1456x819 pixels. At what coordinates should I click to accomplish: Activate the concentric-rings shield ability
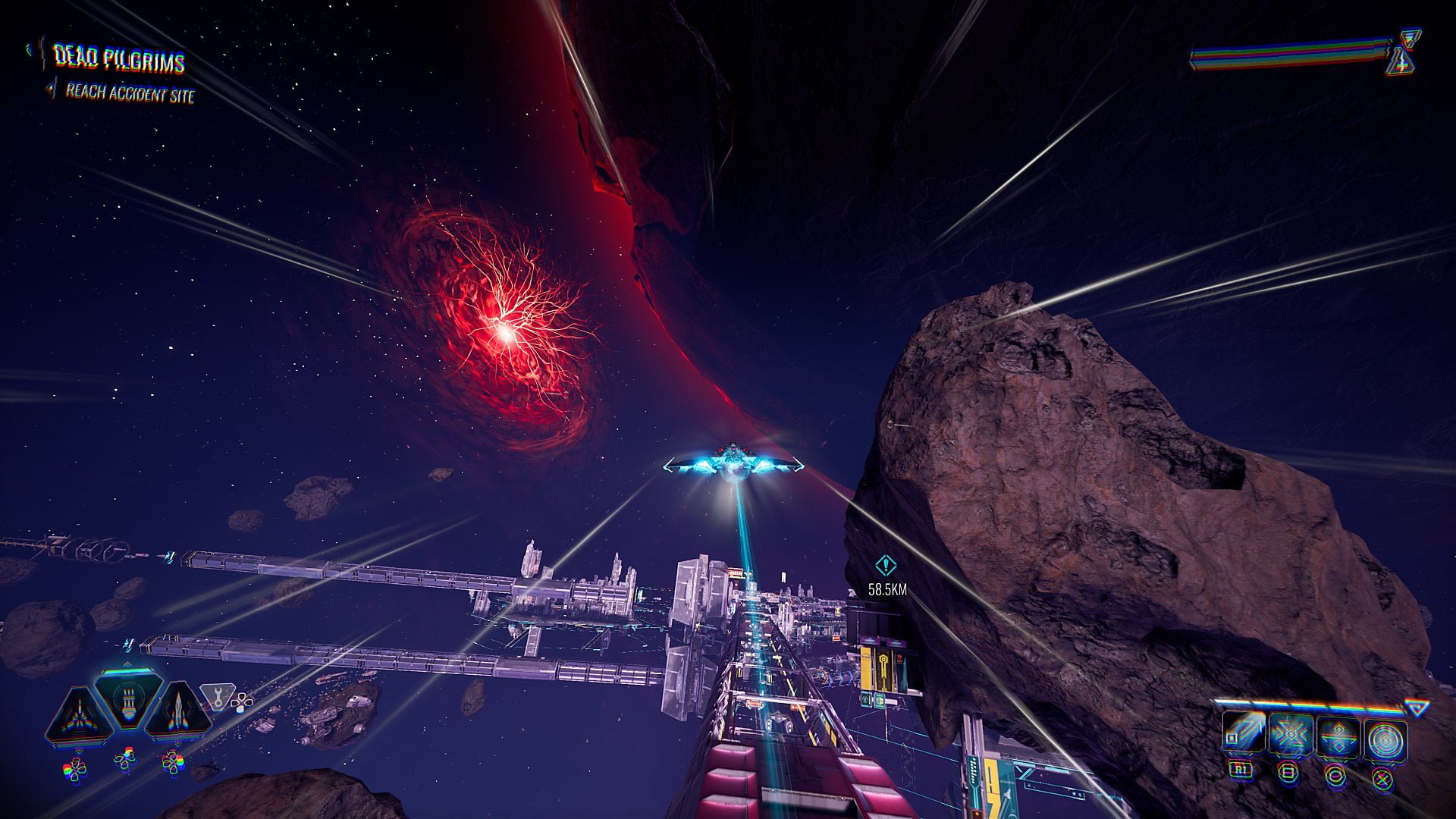1385,738
